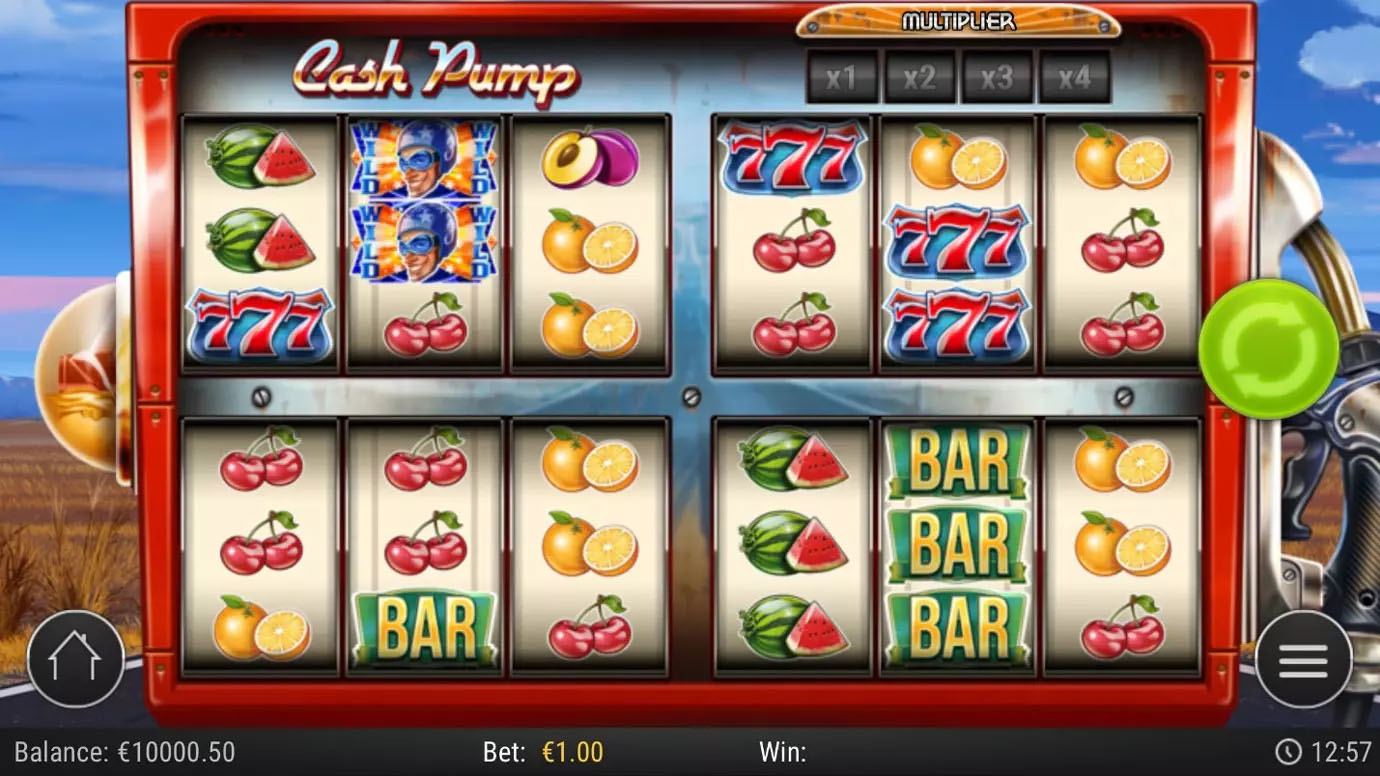Viewport: 1380px width, 776px height.
Task: Click the Win label in status bar
Action: click(785, 751)
